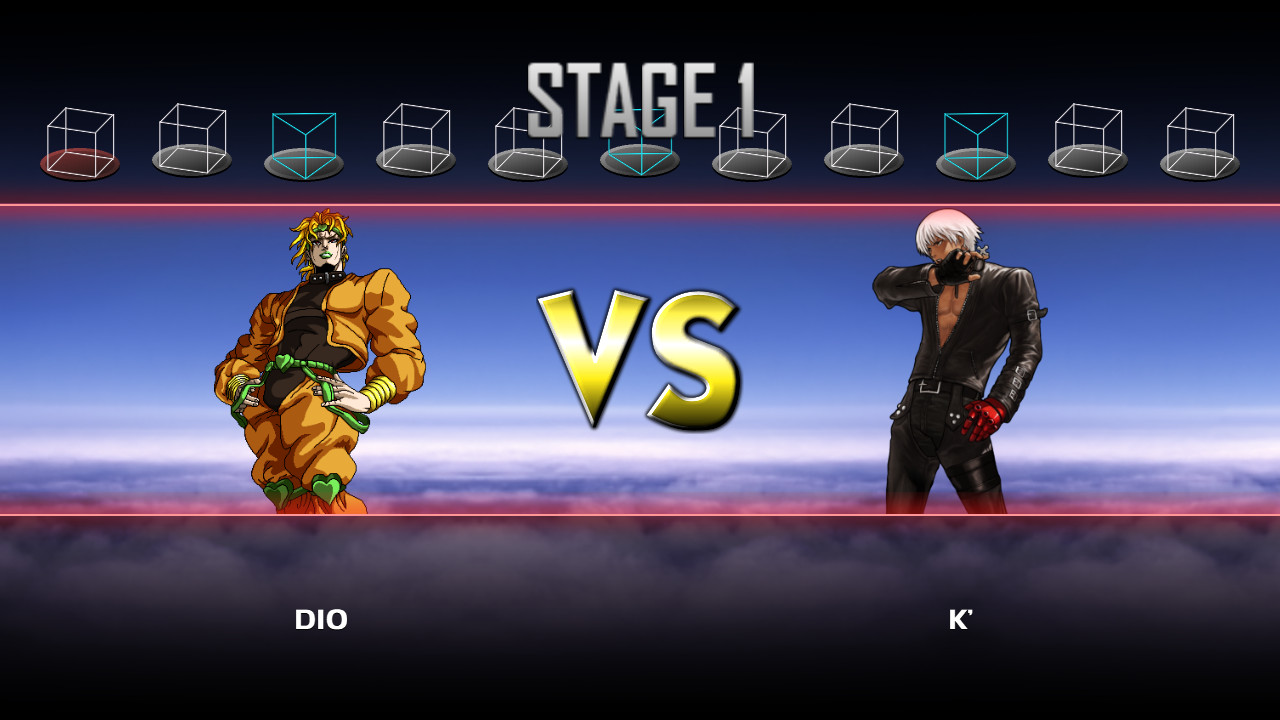Select the tenth stage cube

point(1090,140)
